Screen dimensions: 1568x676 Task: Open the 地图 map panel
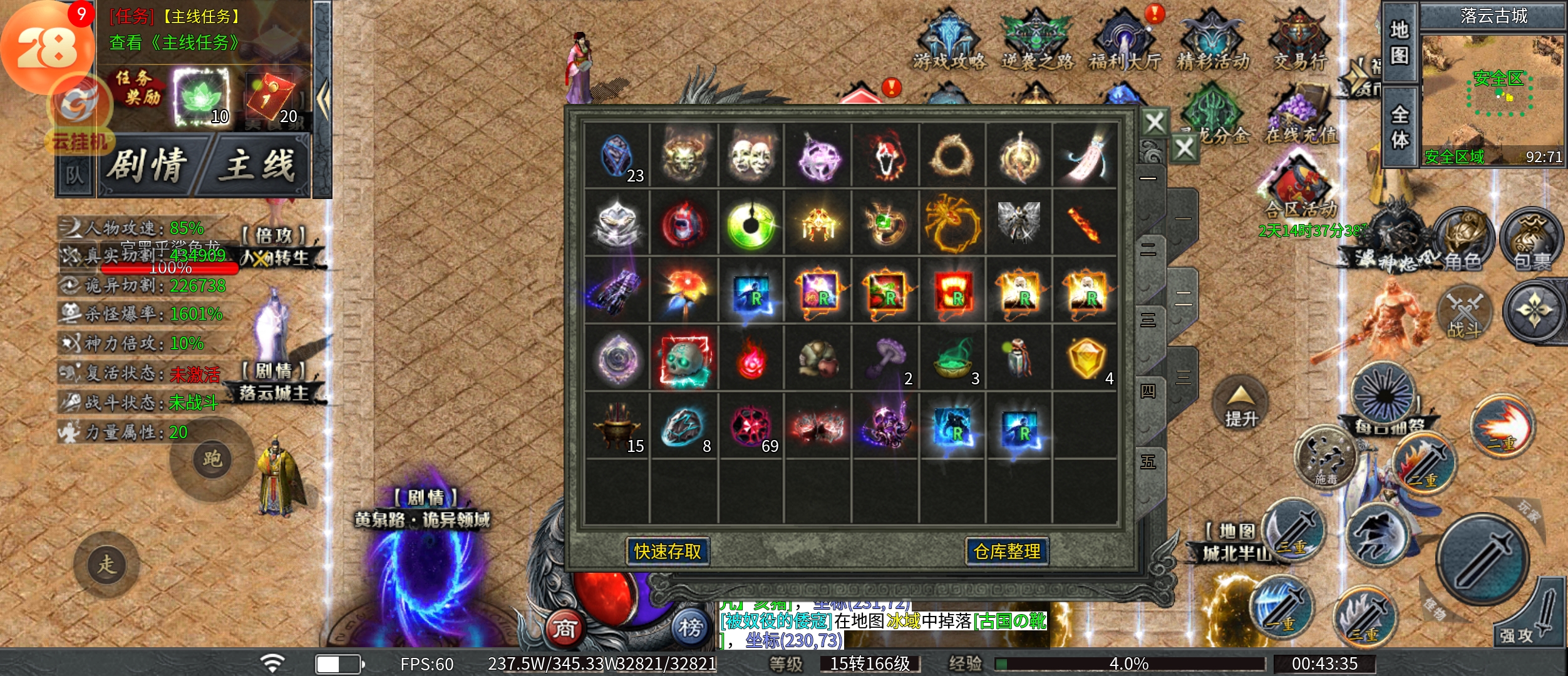click(x=1400, y=43)
